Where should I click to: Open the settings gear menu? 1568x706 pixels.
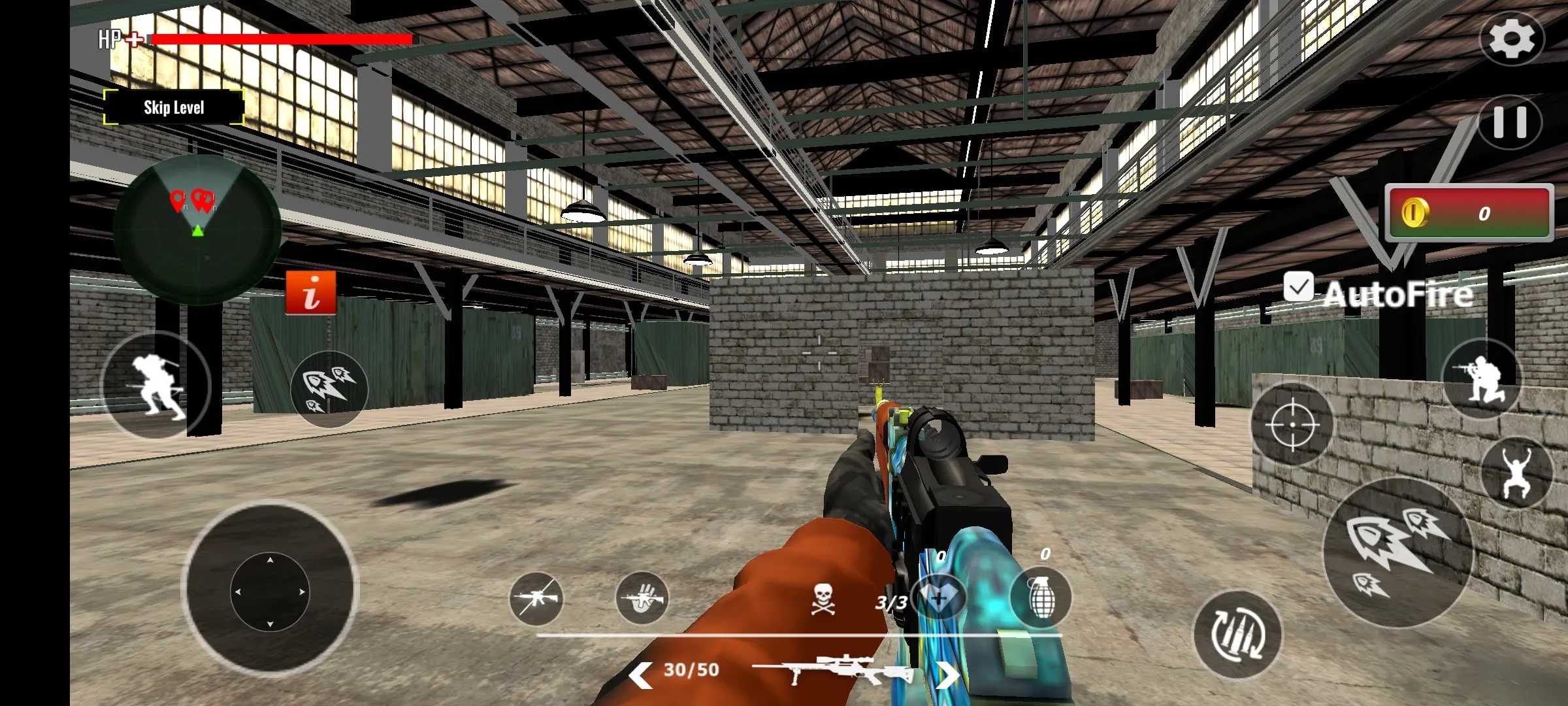[x=1512, y=39]
